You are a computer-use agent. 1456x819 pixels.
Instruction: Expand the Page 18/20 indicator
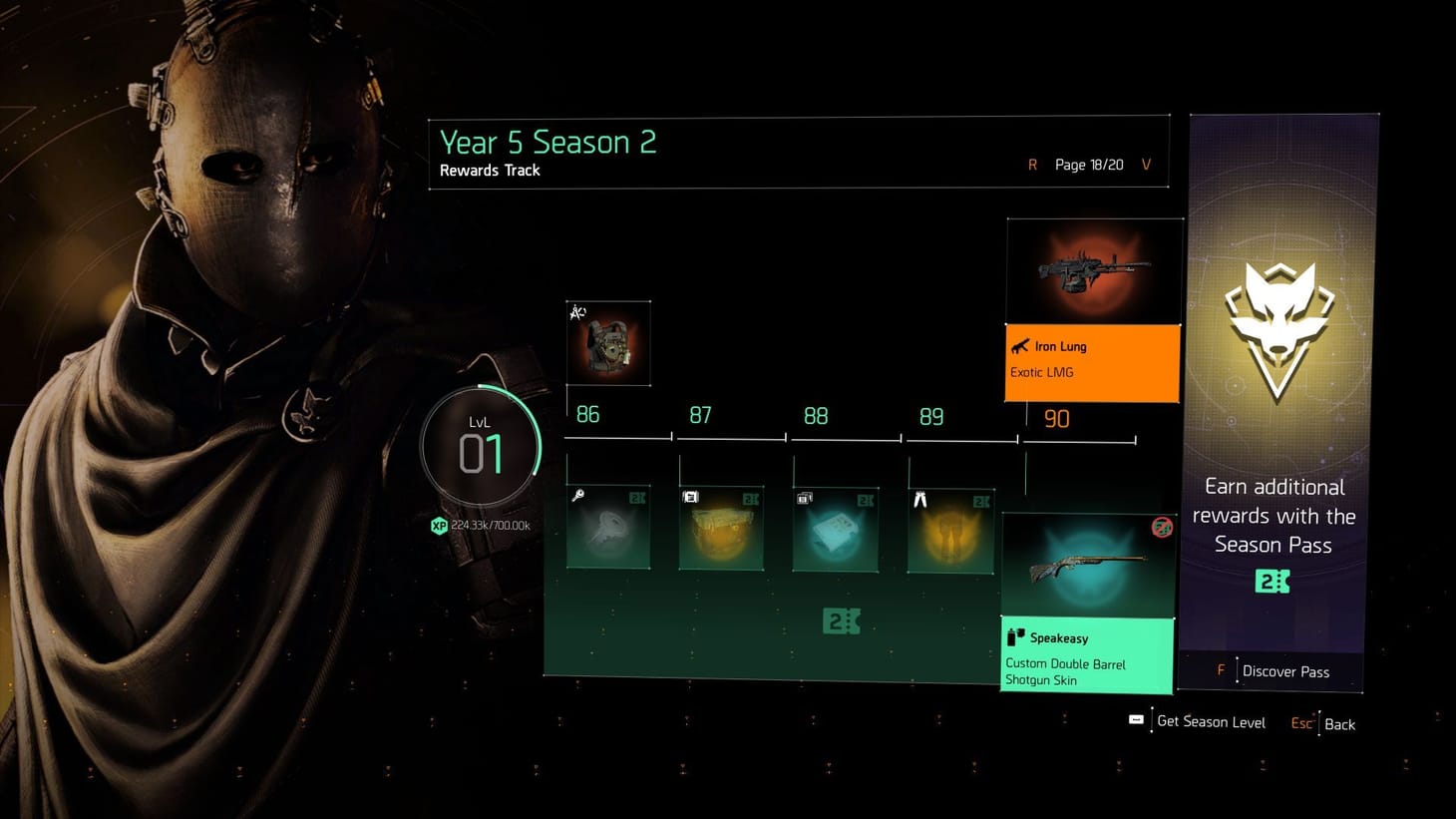point(1088,165)
